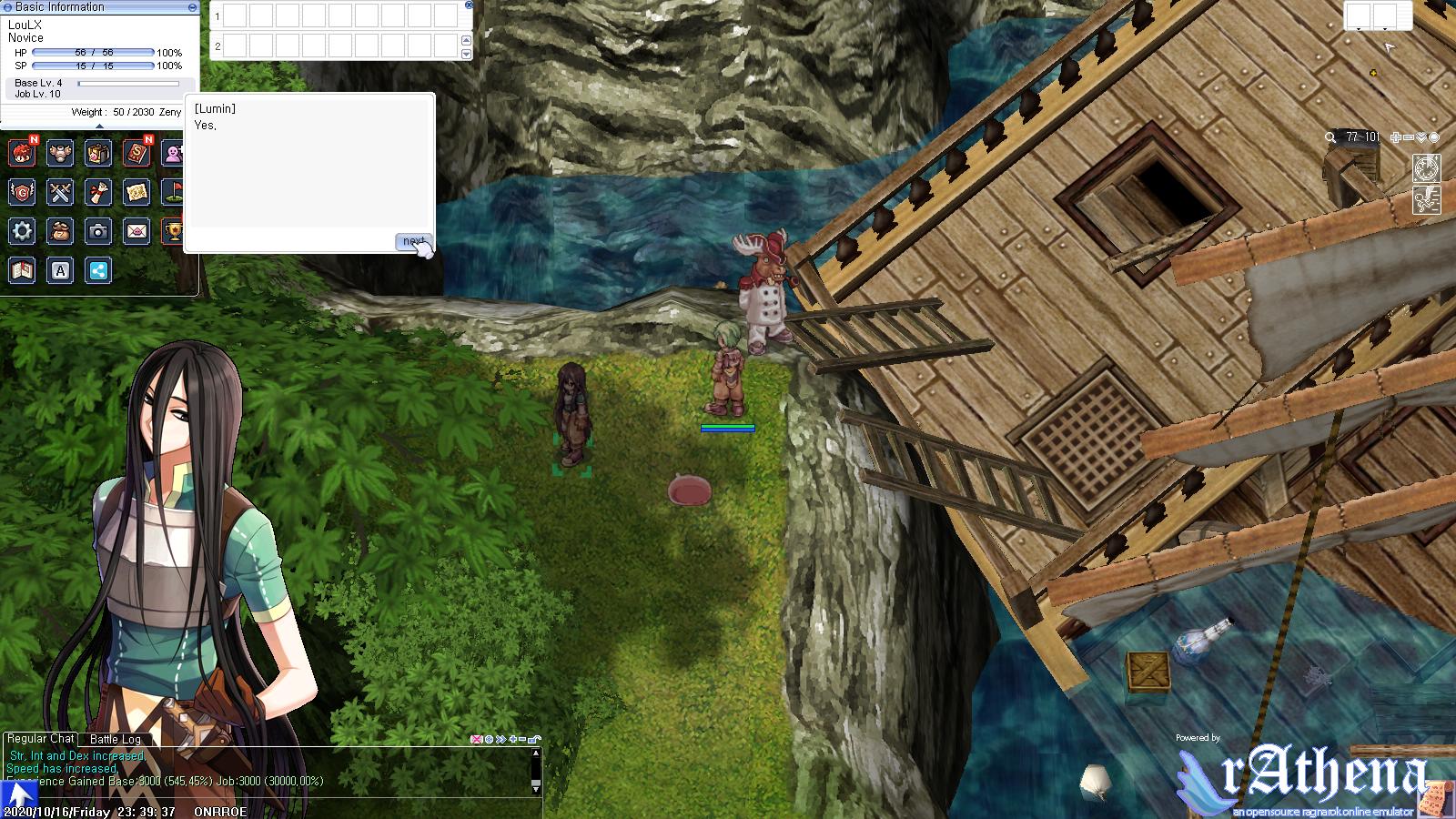The height and width of the screenshot is (819, 1456).
Task: Expand Basic Information via the bottom arrow
Action: point(100,126)
